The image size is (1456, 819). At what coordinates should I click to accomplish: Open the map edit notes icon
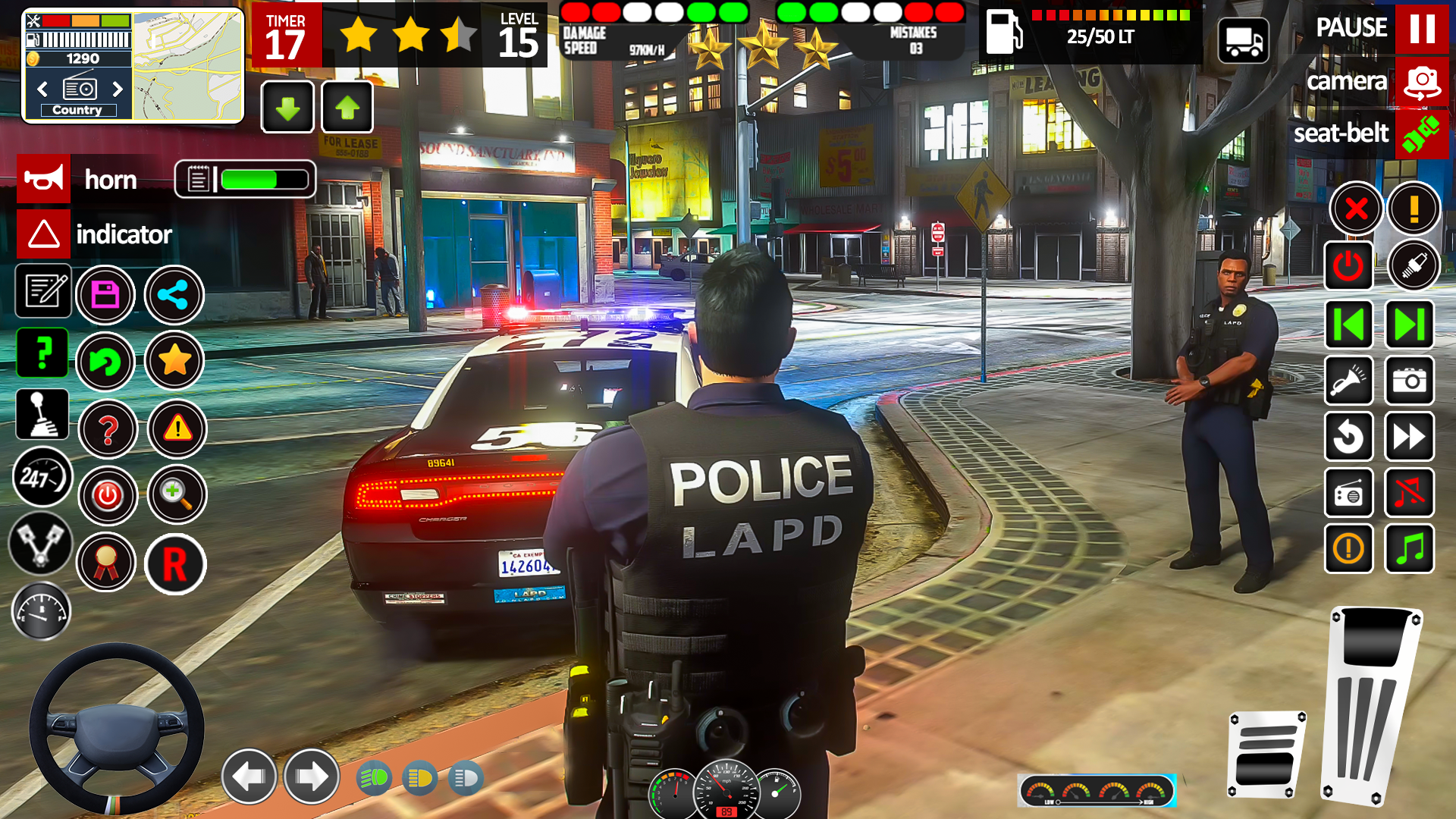coord(43,292)
